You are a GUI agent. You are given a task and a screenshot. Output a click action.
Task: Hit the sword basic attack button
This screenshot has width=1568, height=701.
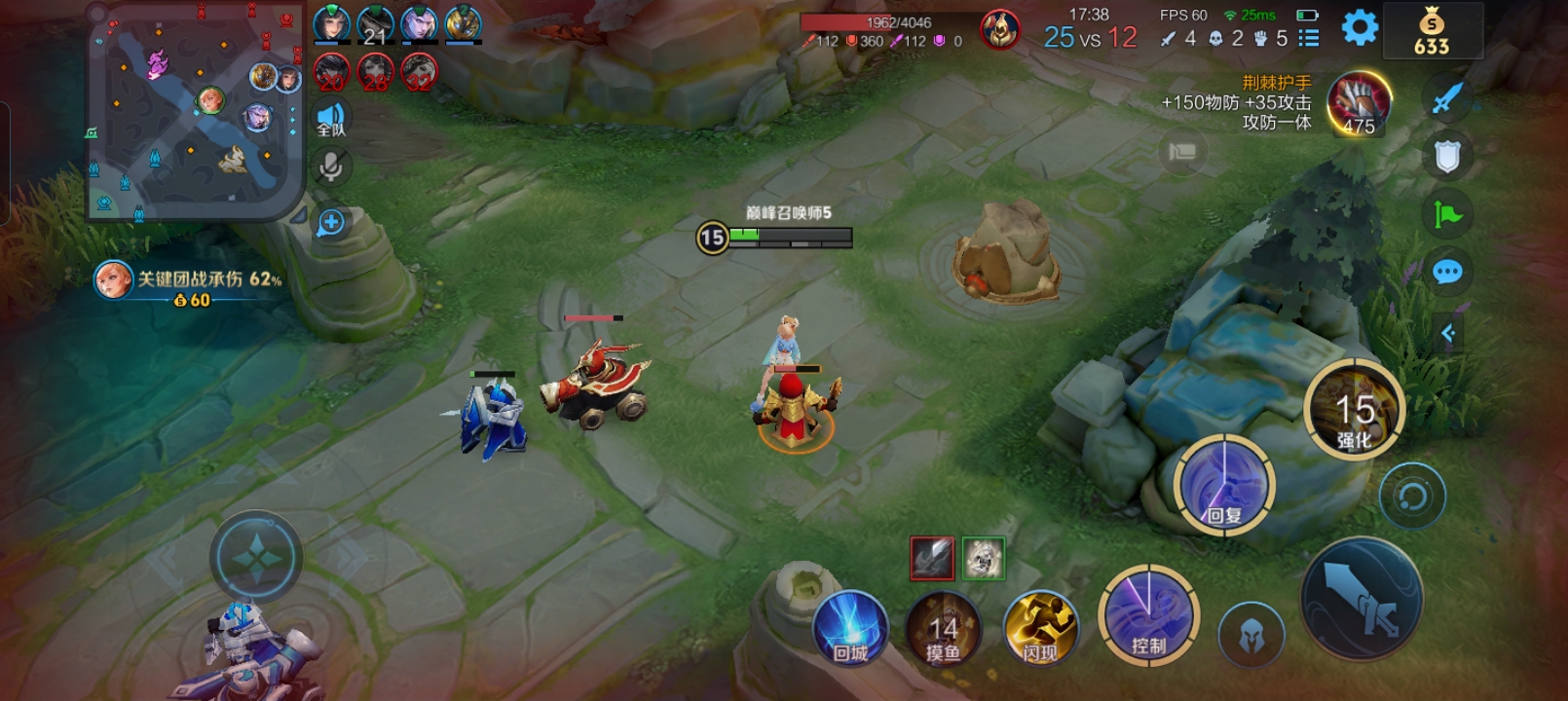tap(1362, 599)
